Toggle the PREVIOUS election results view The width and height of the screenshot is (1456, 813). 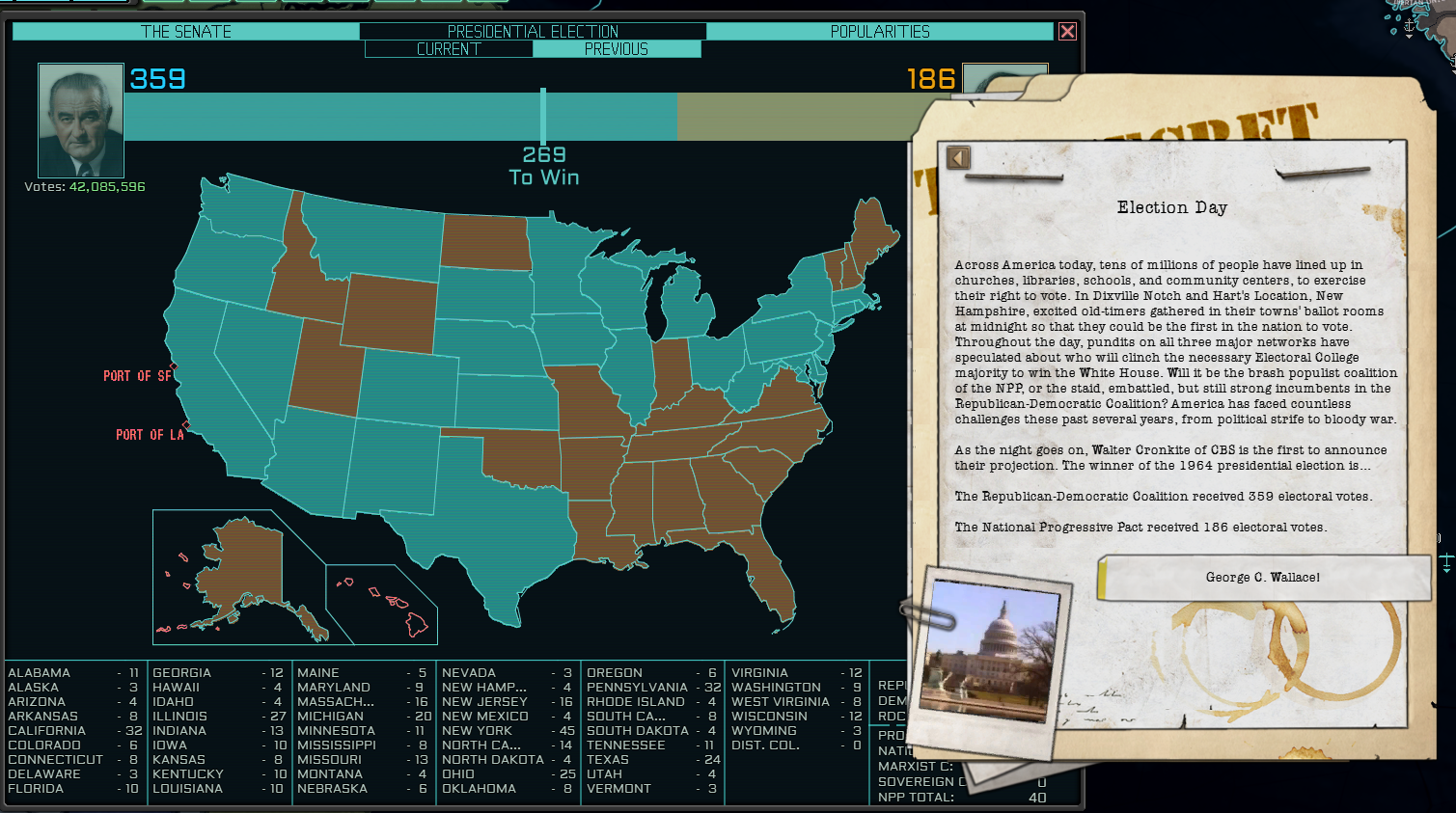point(618,48)
